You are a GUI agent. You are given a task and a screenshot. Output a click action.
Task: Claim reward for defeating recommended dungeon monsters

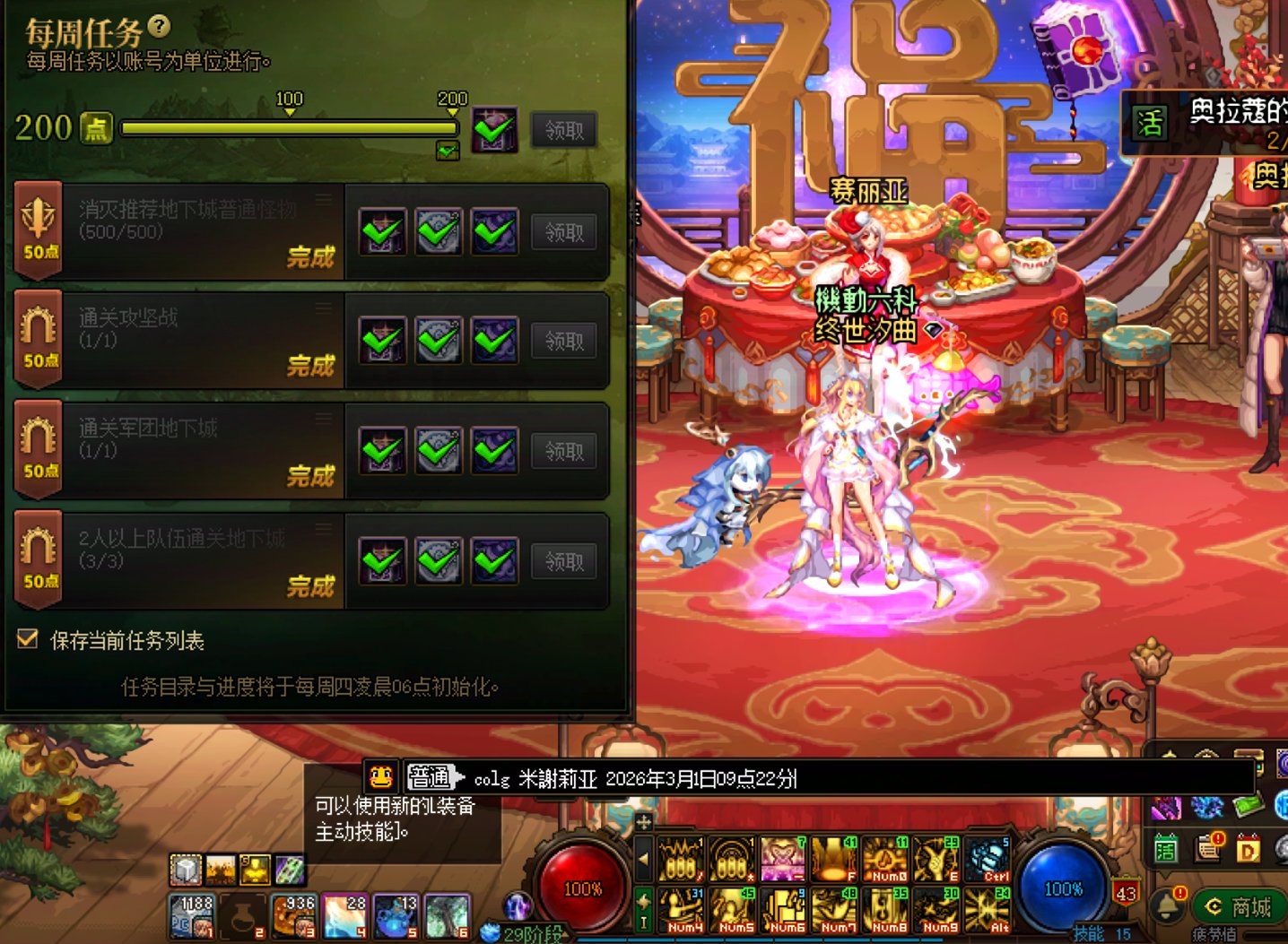pos(563,233)
